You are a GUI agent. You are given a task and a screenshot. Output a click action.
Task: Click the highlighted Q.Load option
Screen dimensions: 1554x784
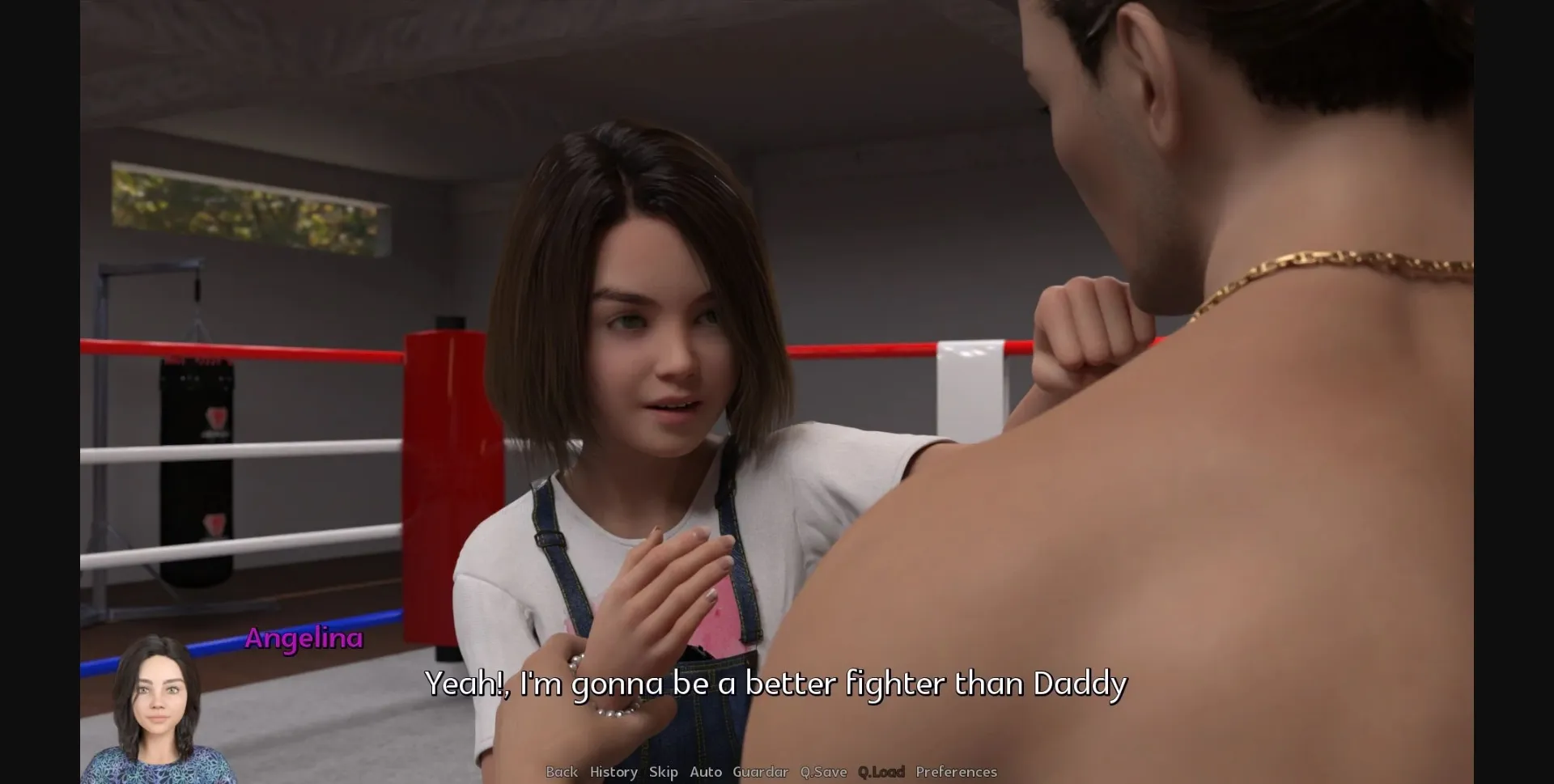point(881,772)
